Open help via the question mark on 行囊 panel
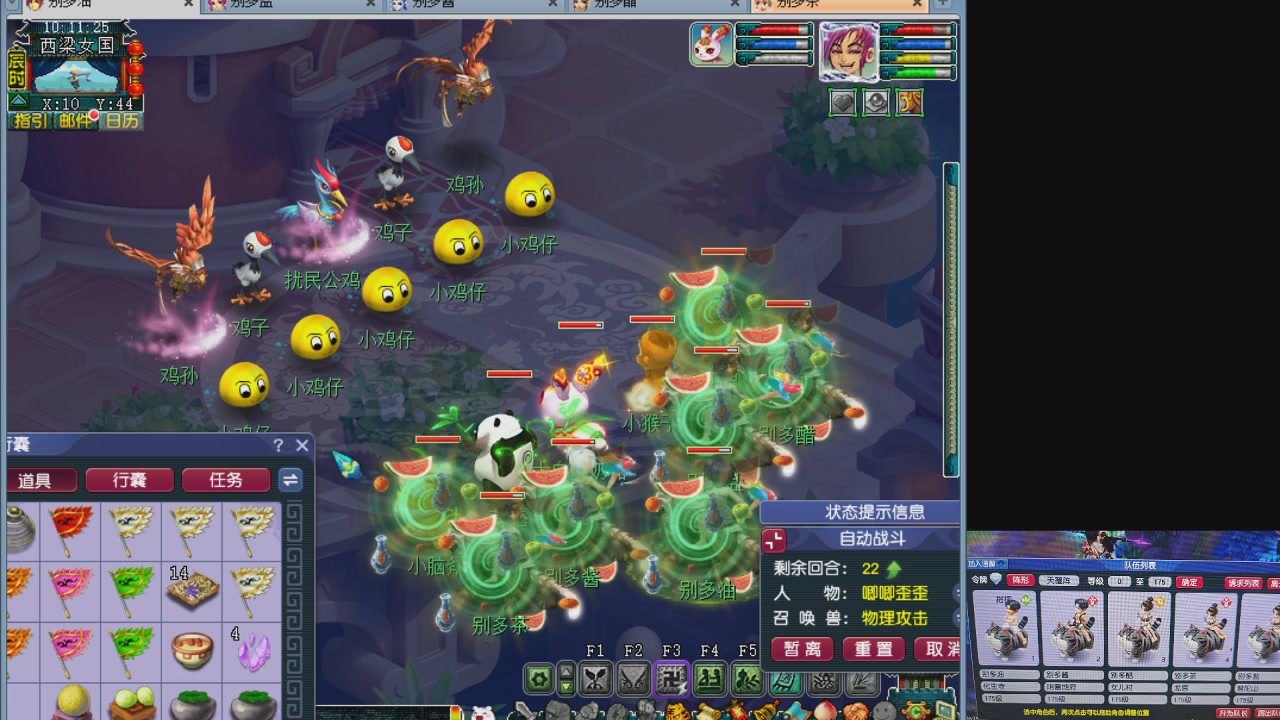Viewport: 1280px width, 720px height. click(x=278, y=446)
